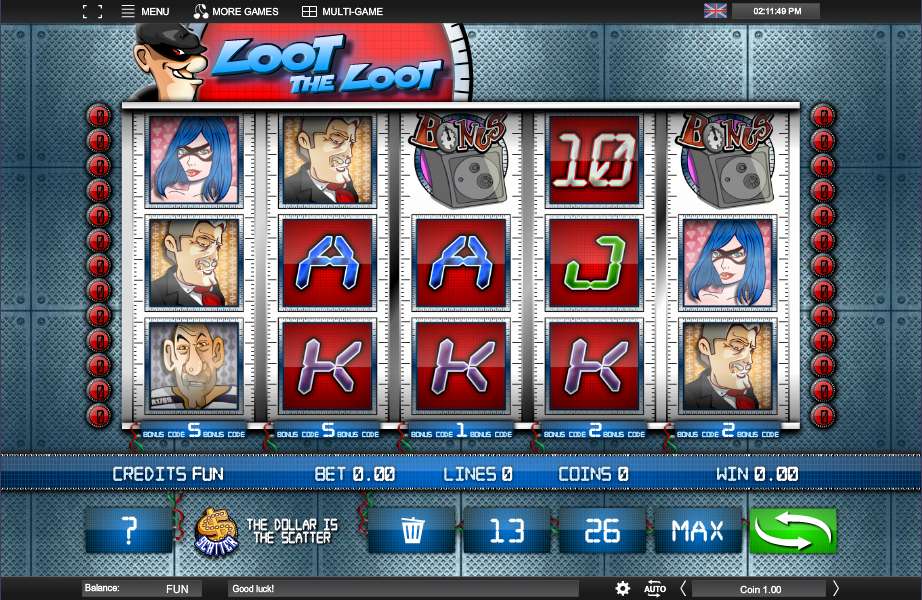Viewport: 922px width, 600px height.
Task: Increase coin value with right arrow
Action: pyautogui.click(x=836, y=589)
